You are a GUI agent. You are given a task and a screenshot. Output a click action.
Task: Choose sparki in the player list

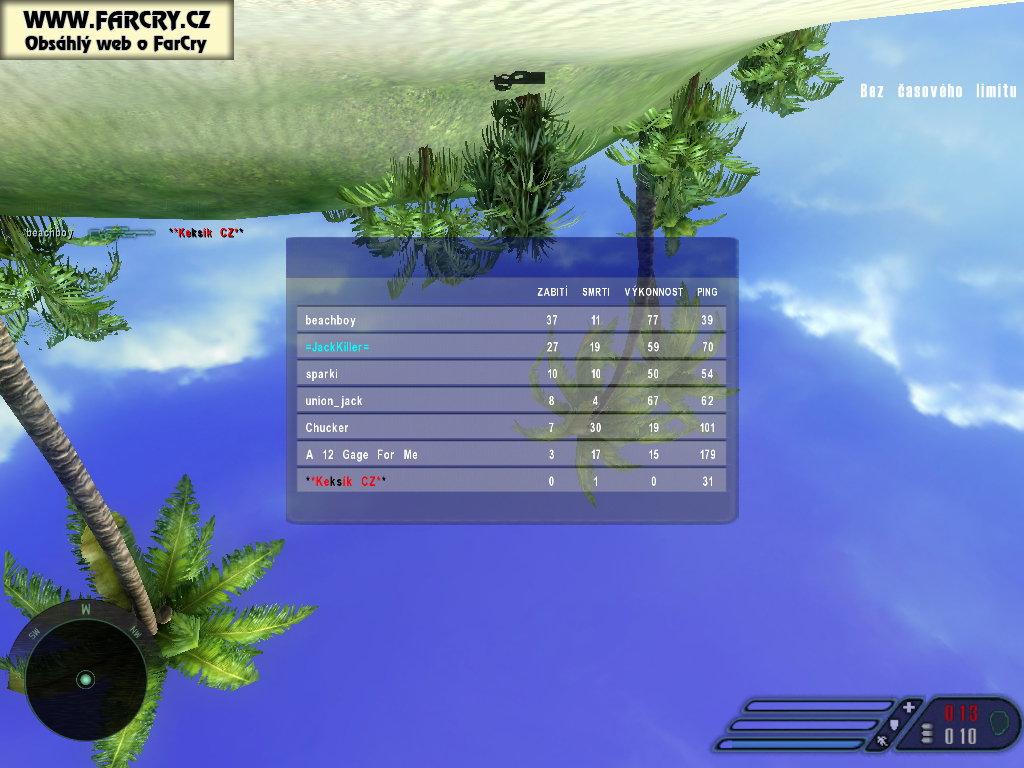[x=511, y=374]
